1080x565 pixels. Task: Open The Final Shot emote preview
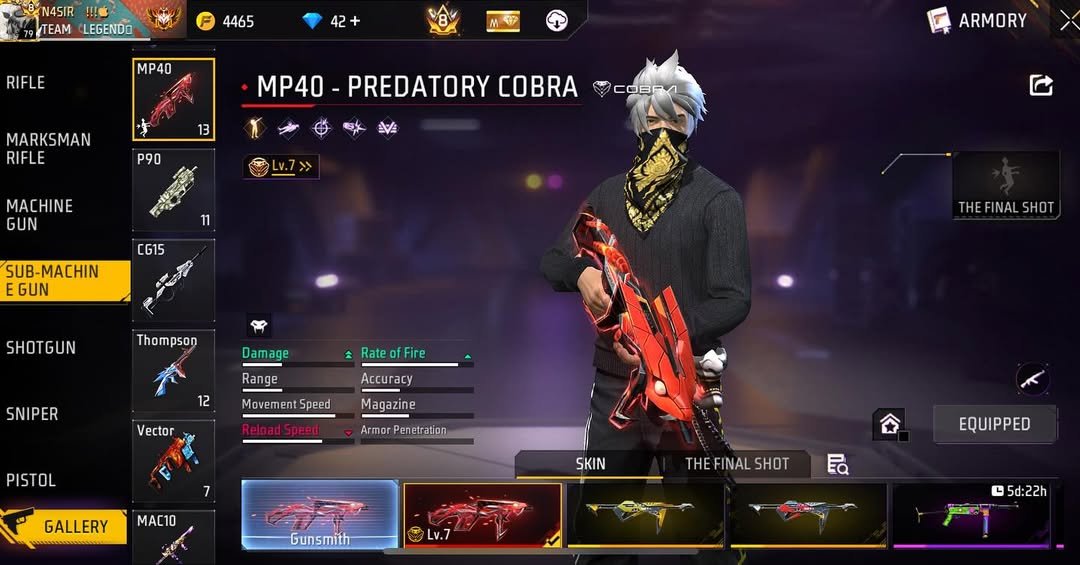tap(1005, 185)
